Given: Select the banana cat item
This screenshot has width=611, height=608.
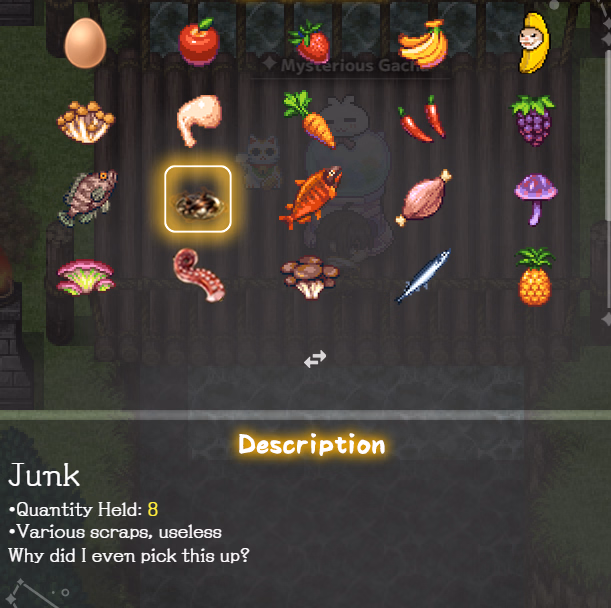Looking at the screenshot, I should tap(533, 43).
